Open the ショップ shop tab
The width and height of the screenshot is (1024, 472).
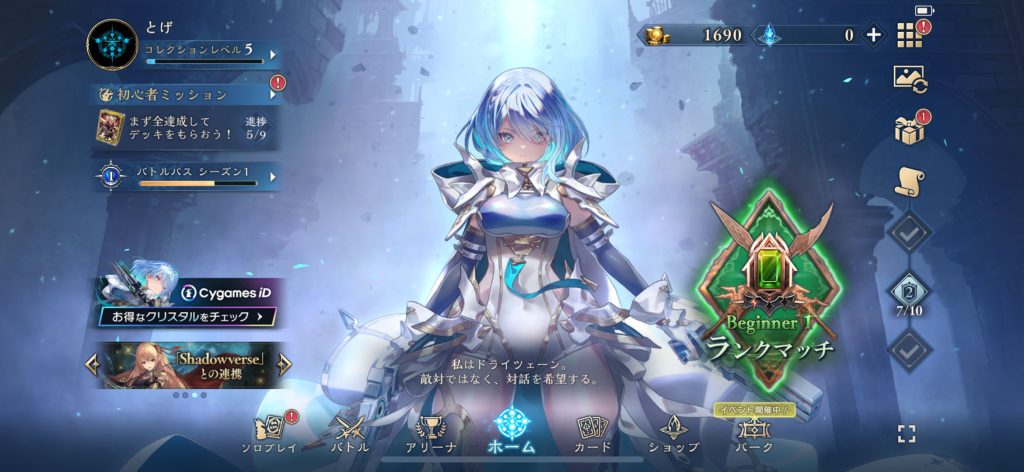pyautogui.click(x=672, y=433)
